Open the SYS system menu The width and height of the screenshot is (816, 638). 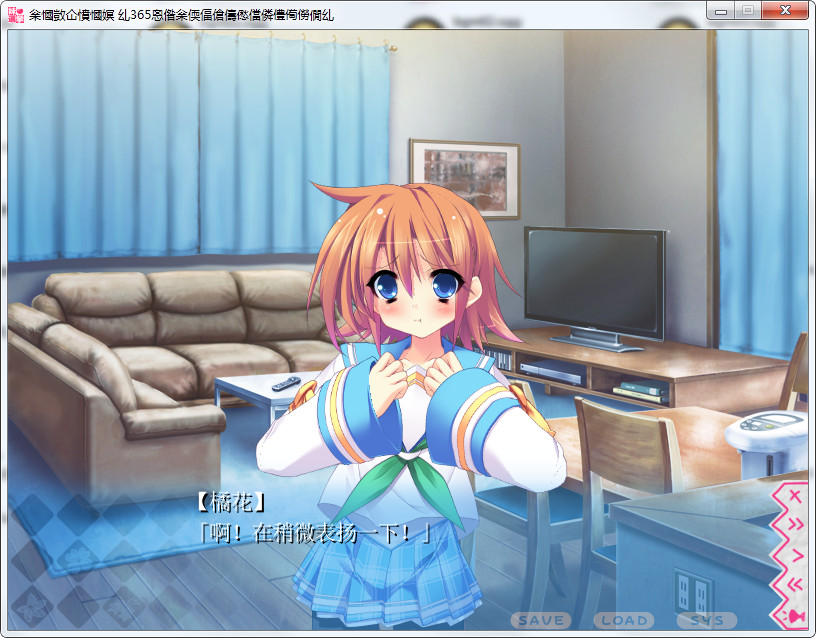click(x=707, y=621)
